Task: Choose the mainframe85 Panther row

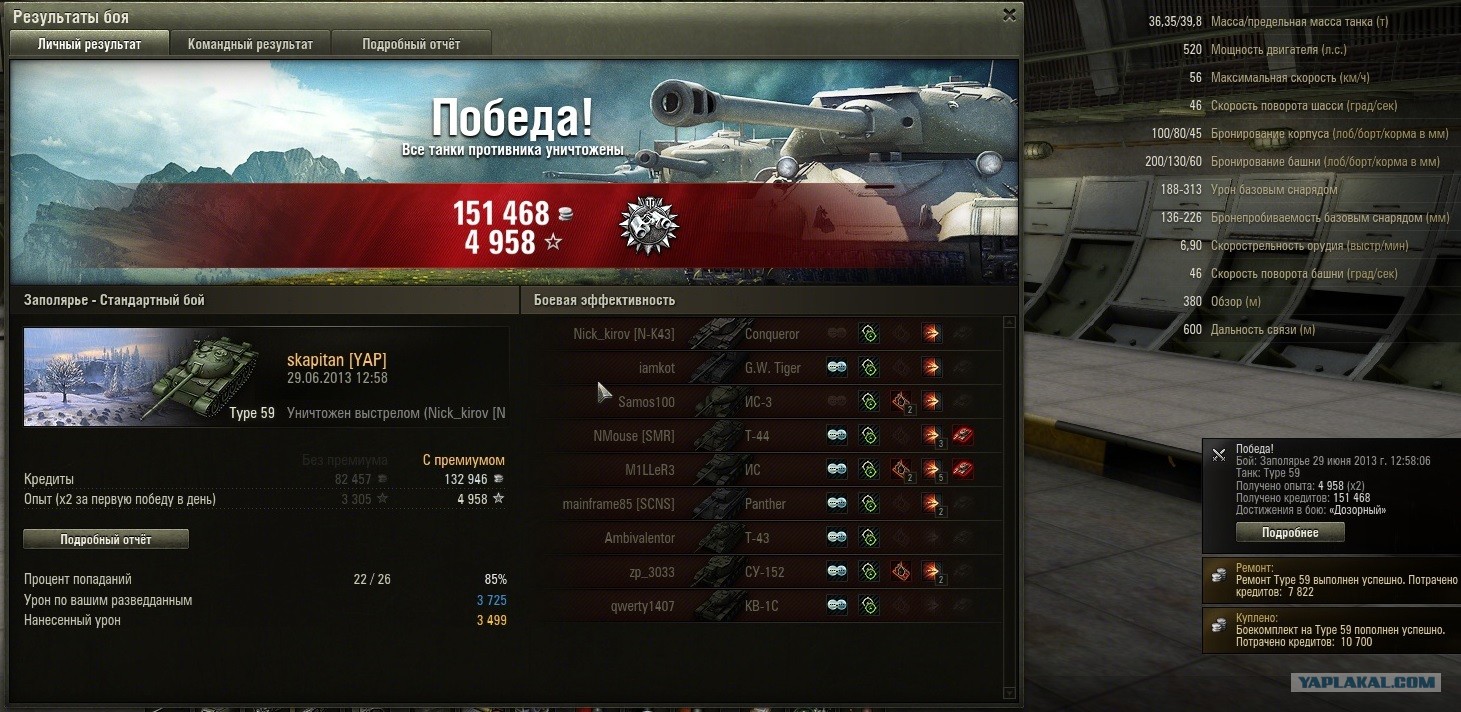Action: point(760,504)
